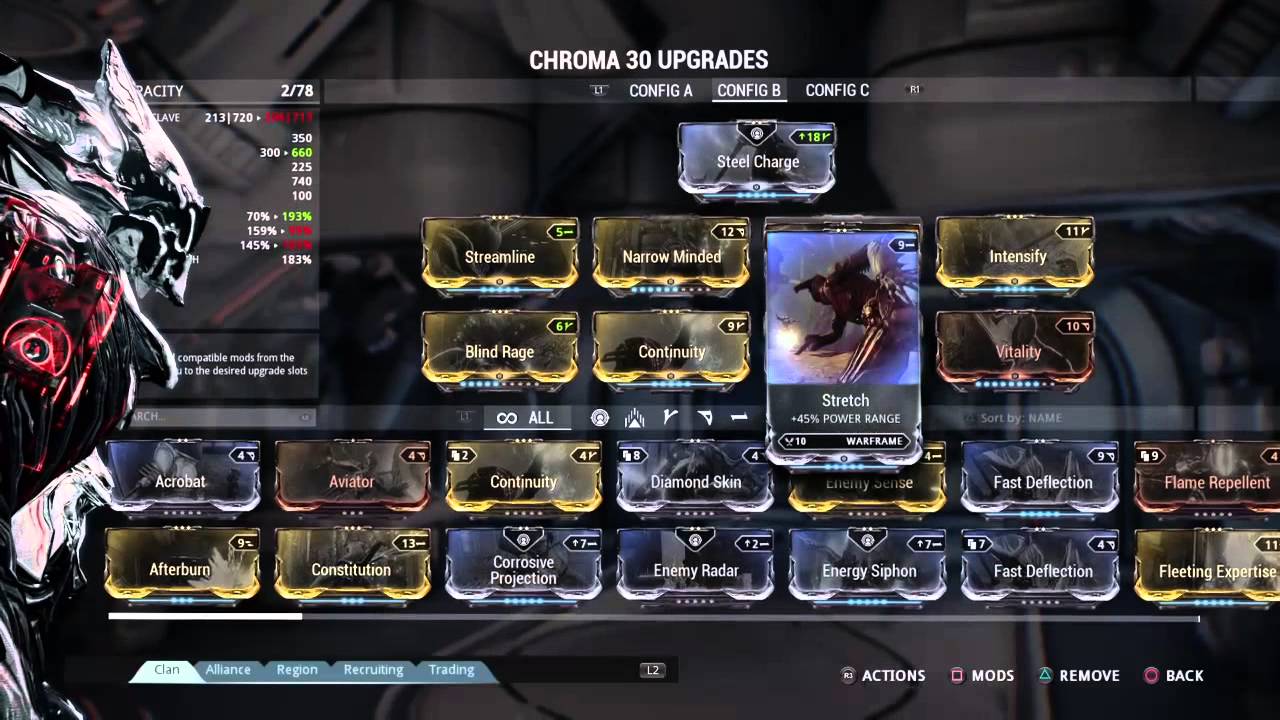
Task: Show ALL mods filter
Action: coord(526,418)
